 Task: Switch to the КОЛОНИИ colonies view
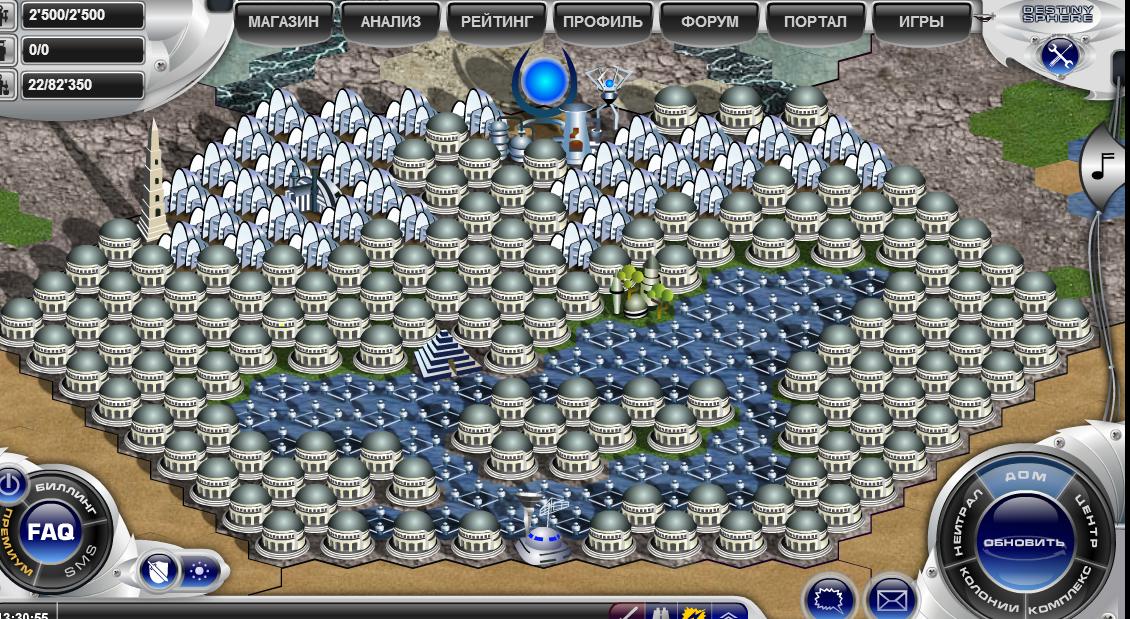pos(986,592)
